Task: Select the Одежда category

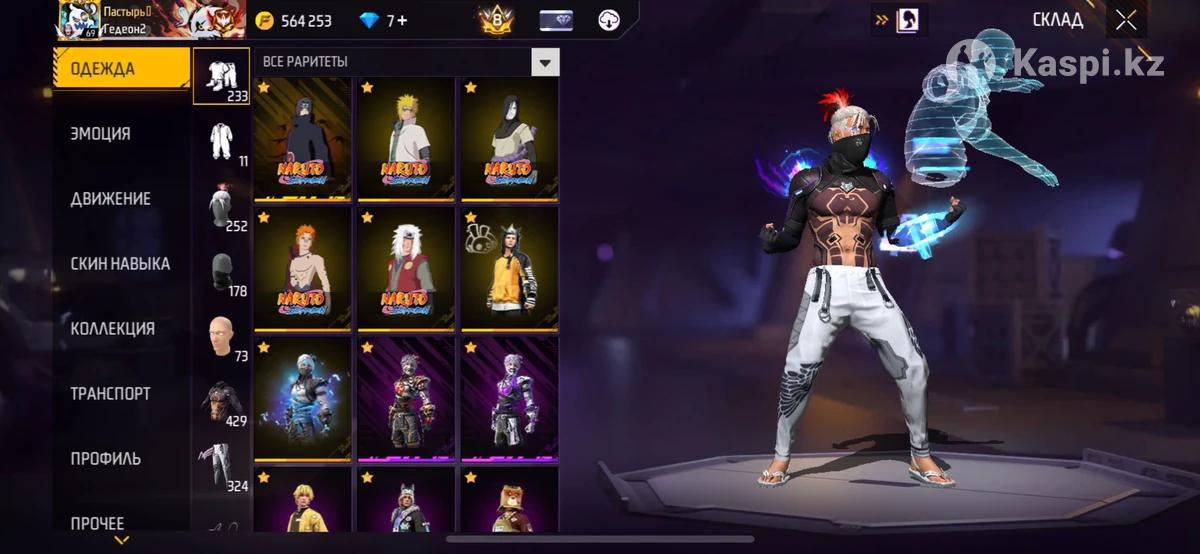Action: click(x=120, y=69)
